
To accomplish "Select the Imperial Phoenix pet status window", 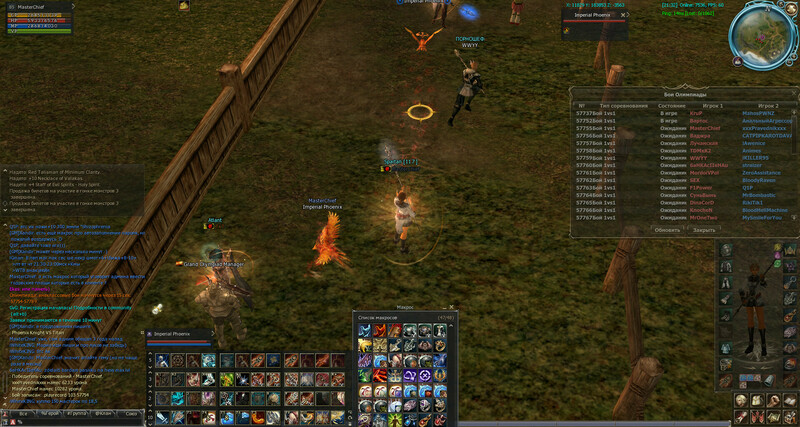I will click(x=180, y=333).
